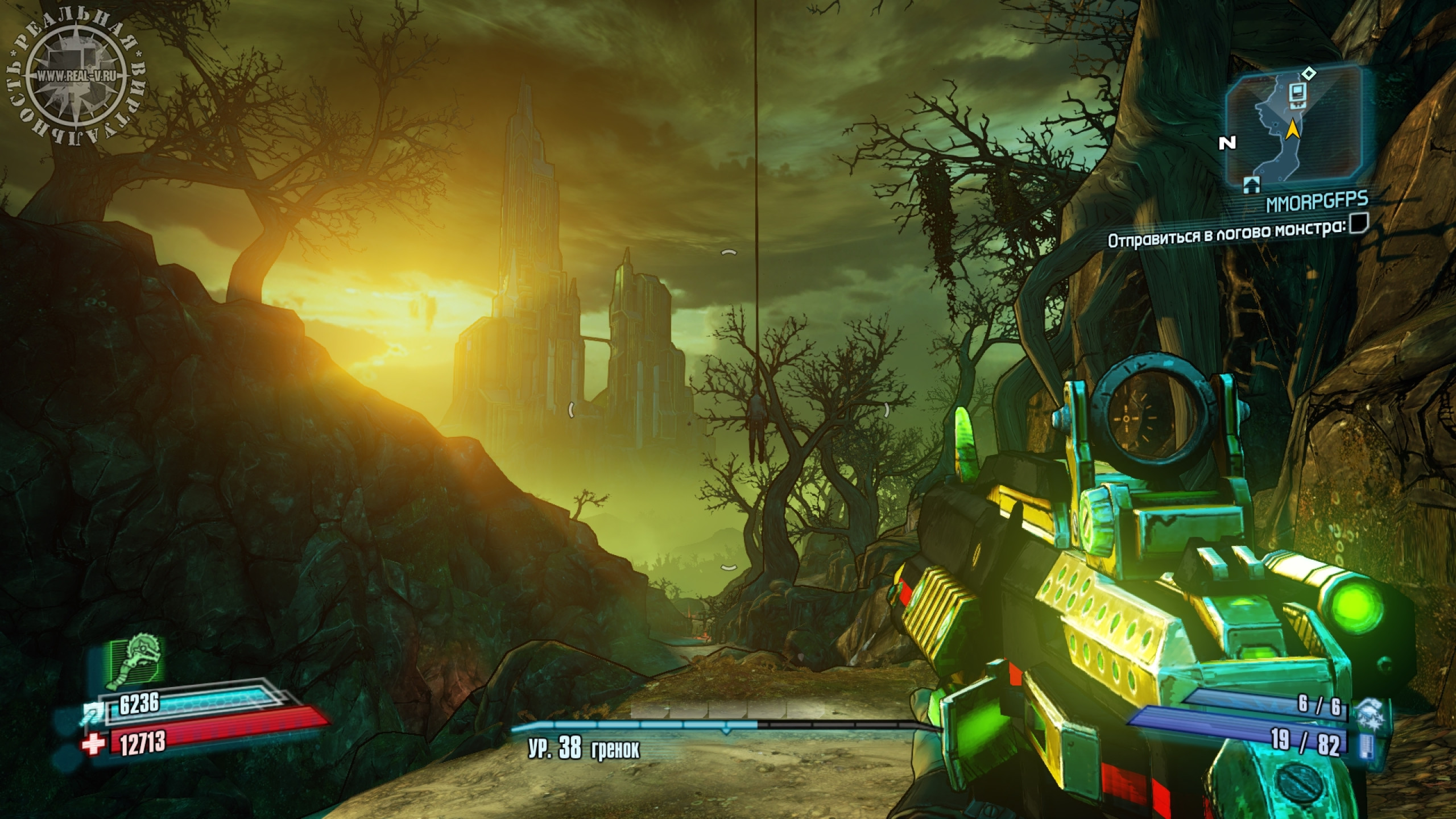Click the level exit marker on minimap
The width and height of the screenshot is (1456, 819).
[1248, 183]
